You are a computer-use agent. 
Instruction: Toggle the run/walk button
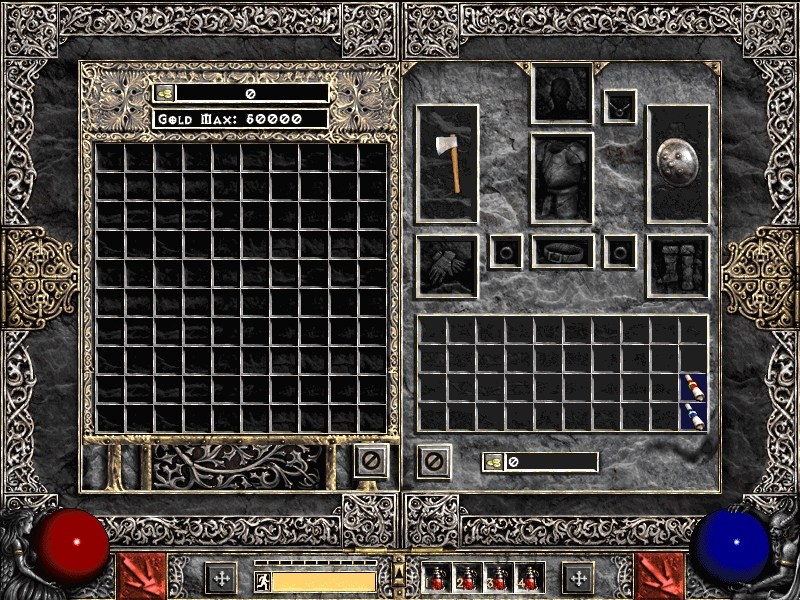click(261, 580)
